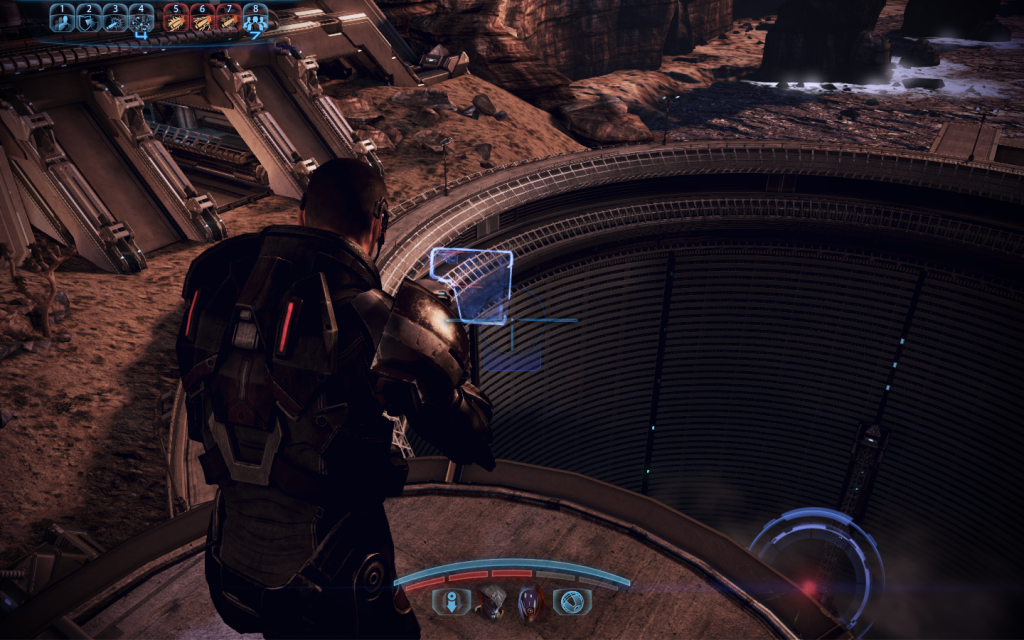Use the squad power in slot 8

click(255, 18)
